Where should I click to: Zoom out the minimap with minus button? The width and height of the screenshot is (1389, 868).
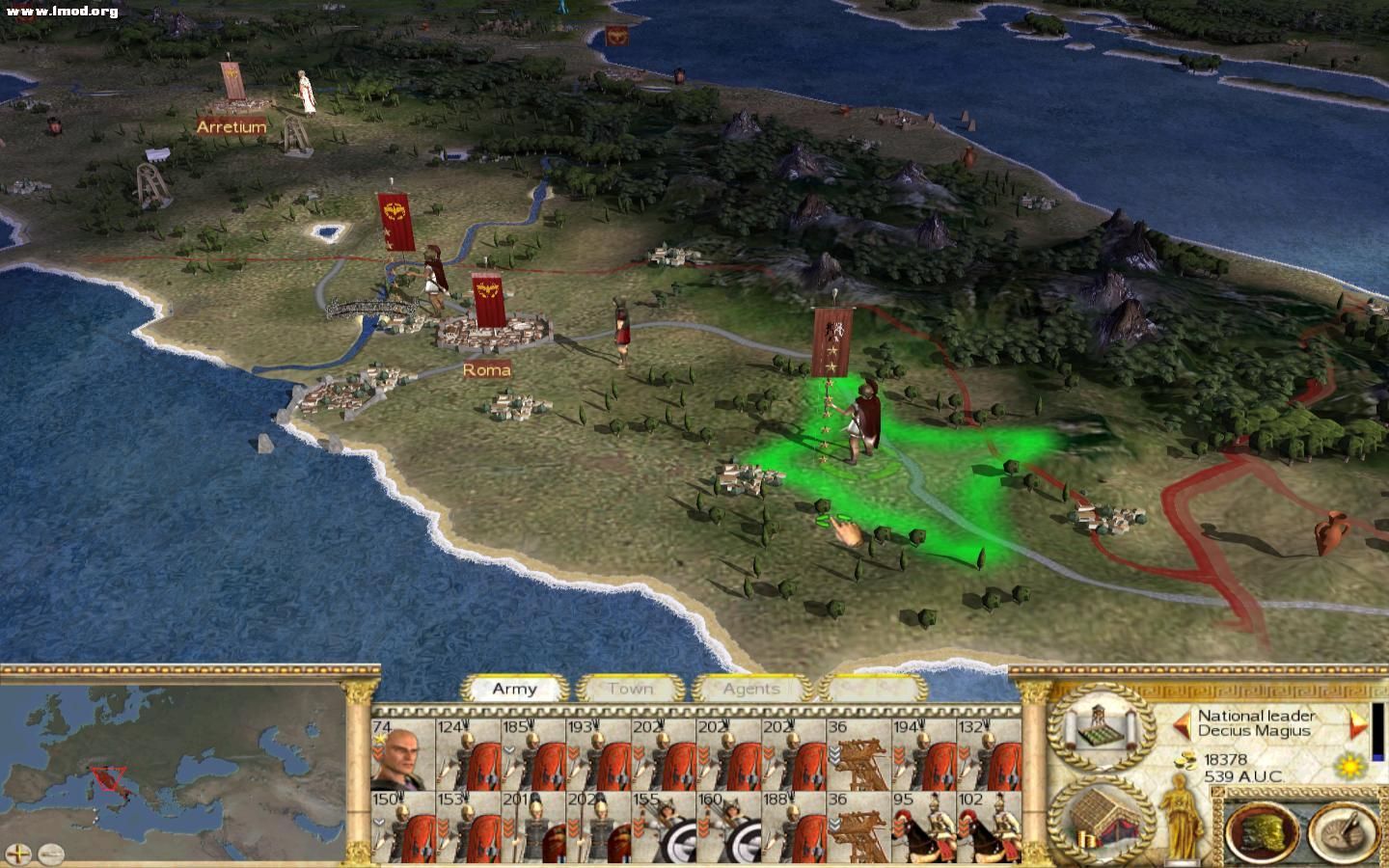(51, 854)
